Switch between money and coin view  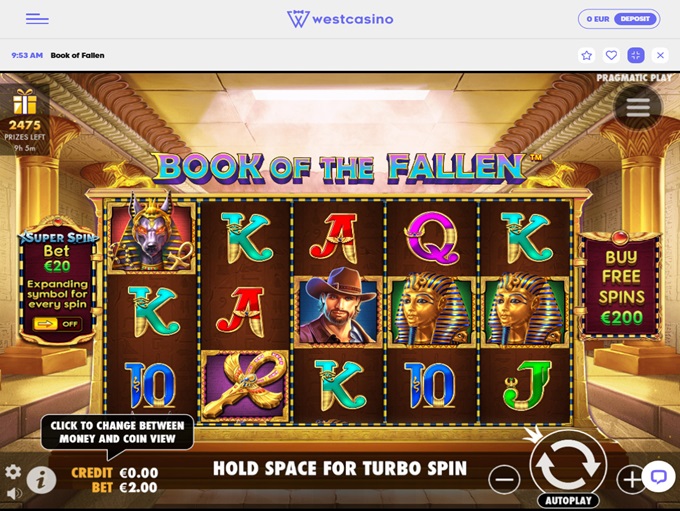(x=115, y=480)
